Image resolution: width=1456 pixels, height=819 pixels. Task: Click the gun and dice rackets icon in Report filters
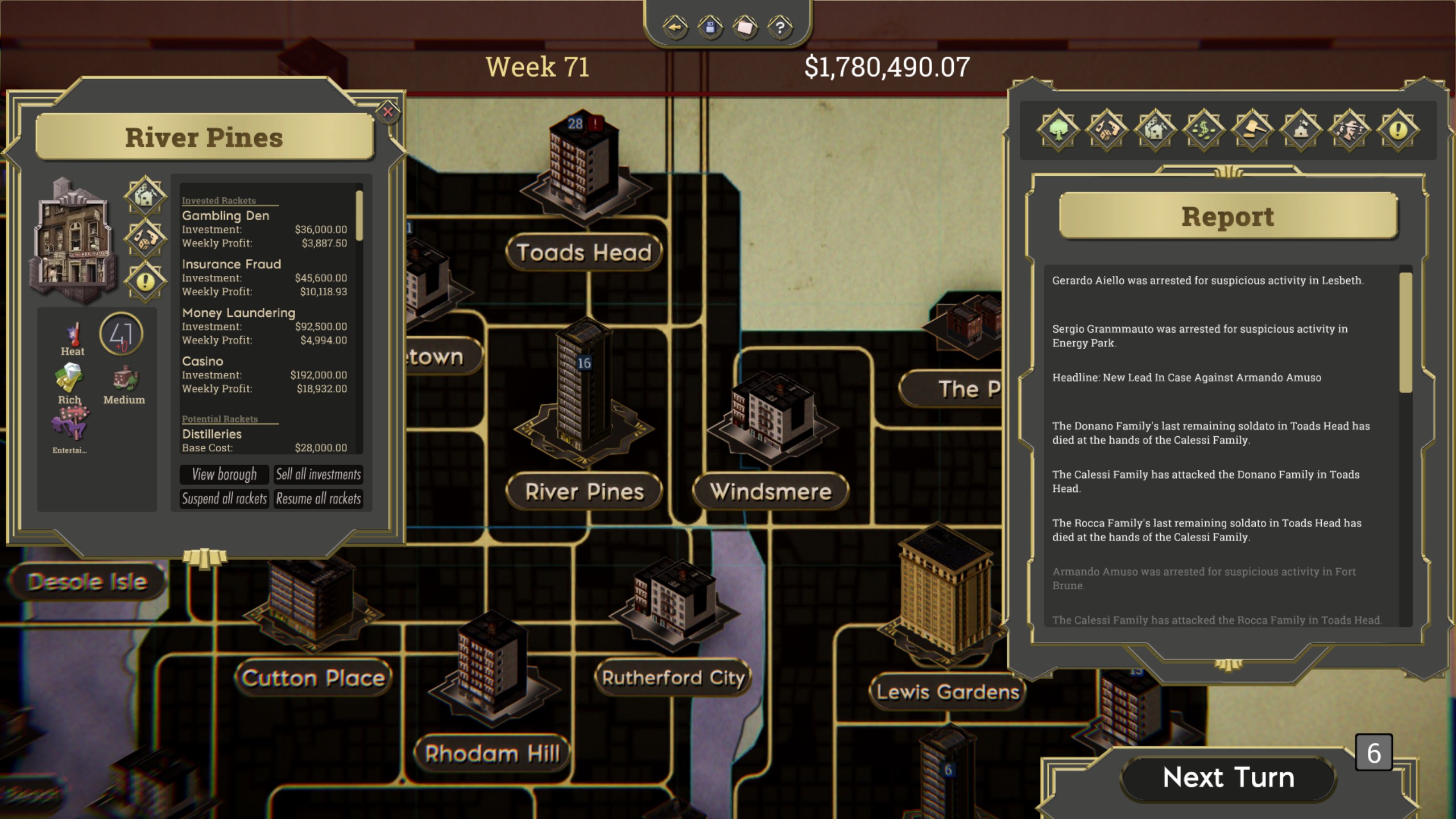pos(1107,130)
